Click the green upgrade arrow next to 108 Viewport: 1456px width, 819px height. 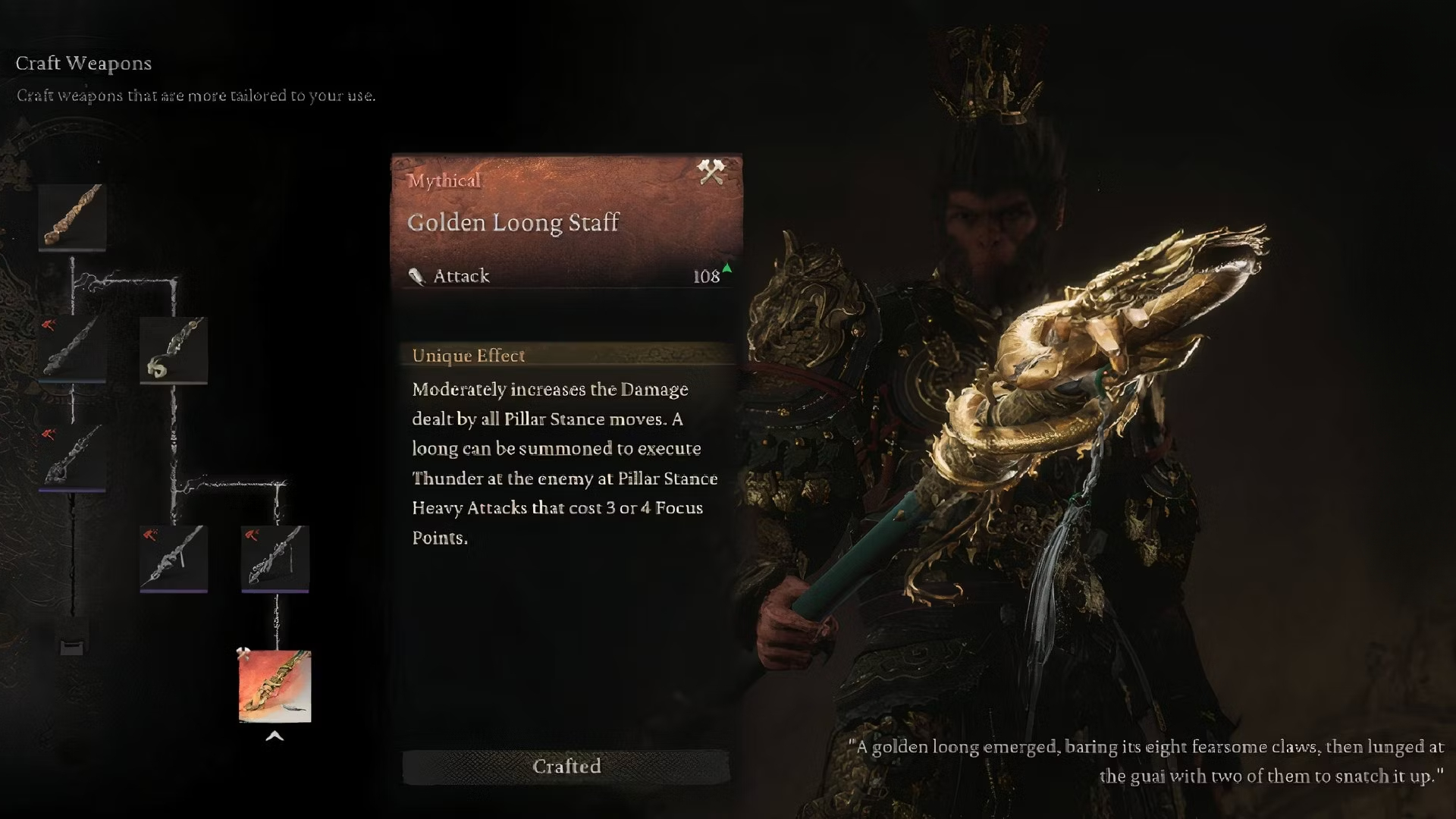726,269
